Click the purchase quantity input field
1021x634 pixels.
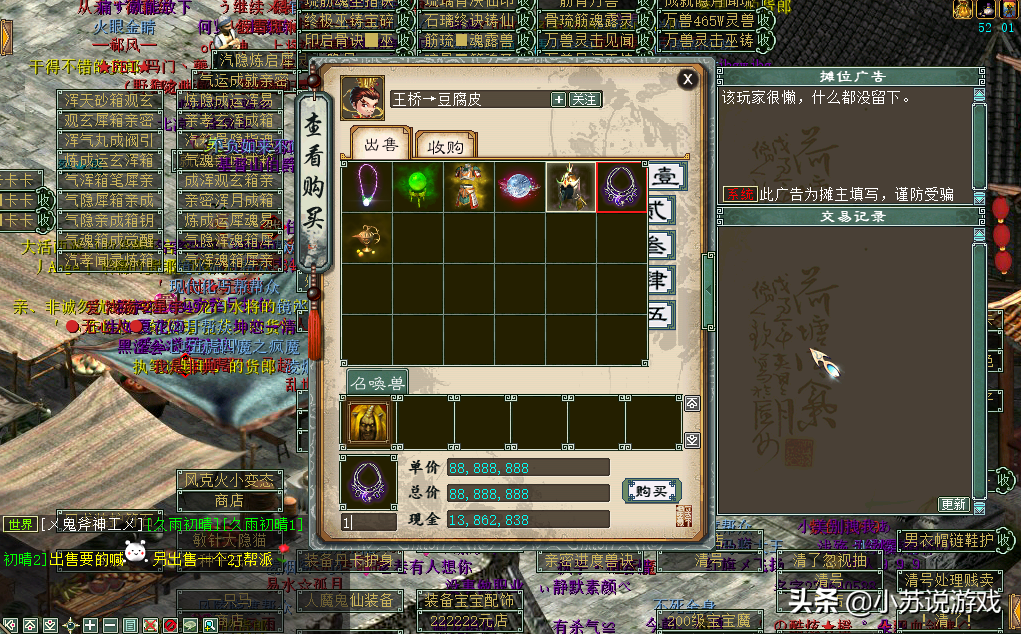pos(368,521)
